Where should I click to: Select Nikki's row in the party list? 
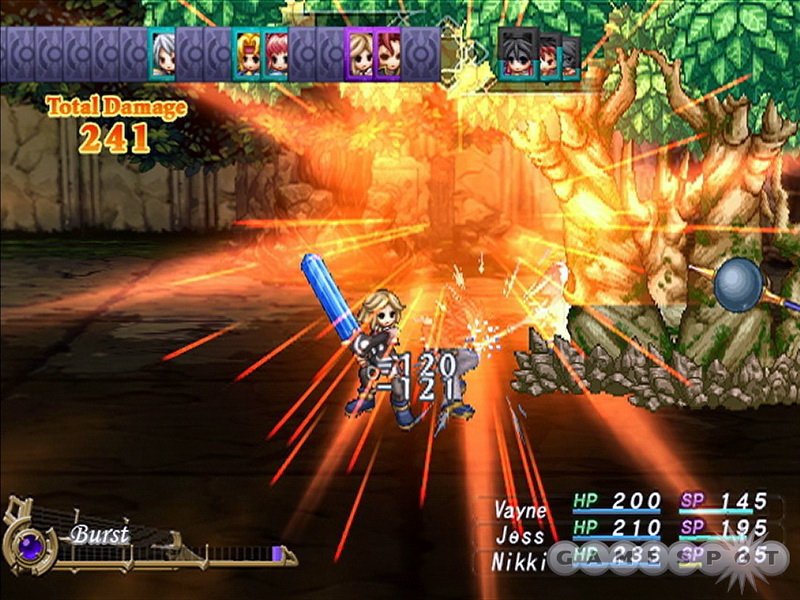521,561
